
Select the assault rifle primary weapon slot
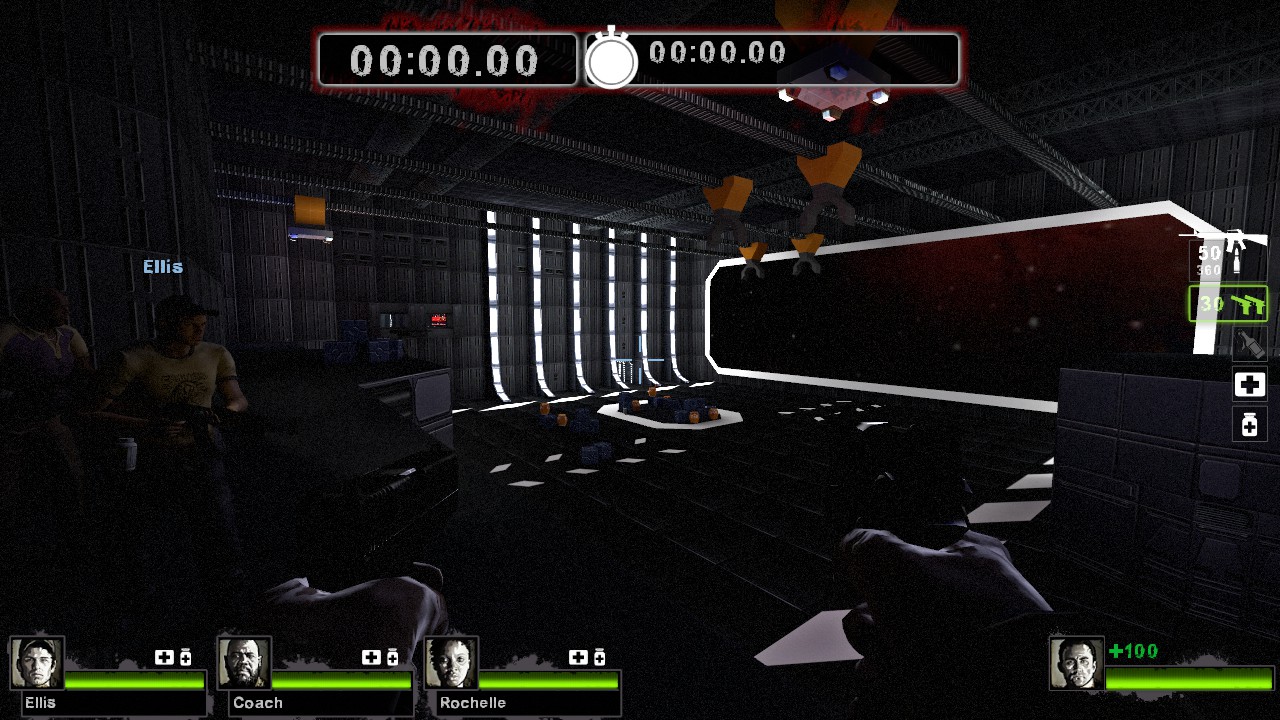click(x=1226, y=257)
